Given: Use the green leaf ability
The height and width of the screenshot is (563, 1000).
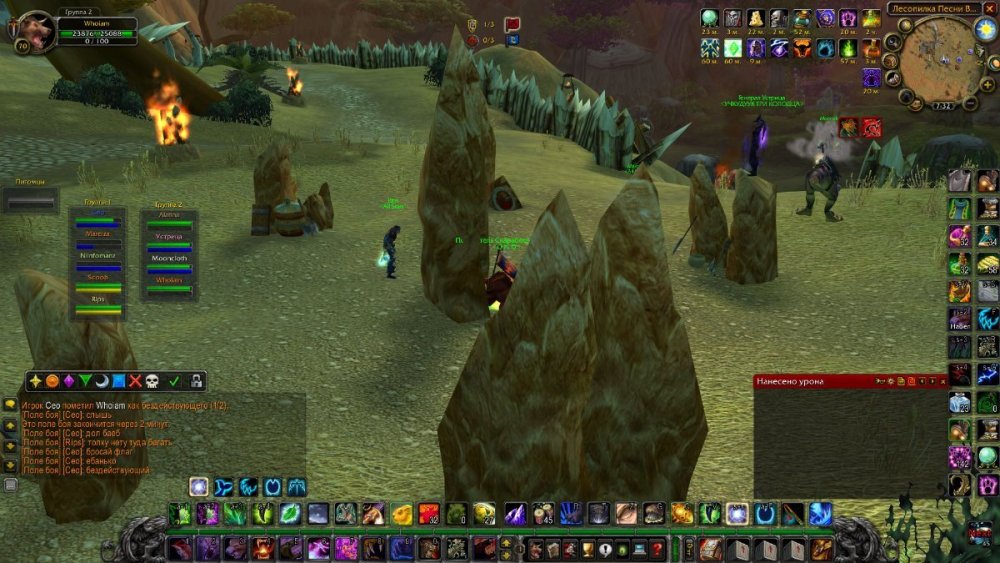Looking at the screenshot, I should click(x=289, y=514).
